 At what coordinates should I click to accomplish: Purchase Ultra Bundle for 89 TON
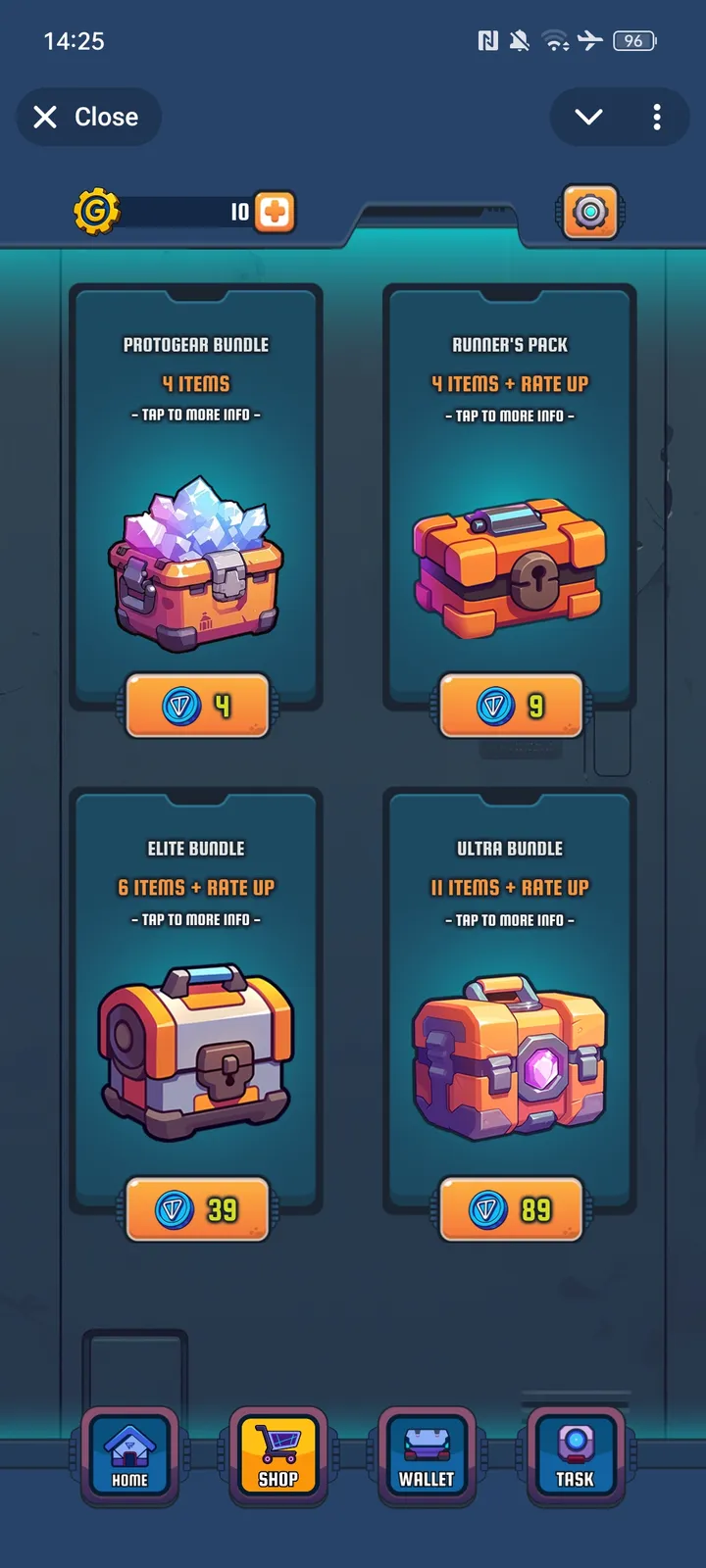[x=511, y=1210]
